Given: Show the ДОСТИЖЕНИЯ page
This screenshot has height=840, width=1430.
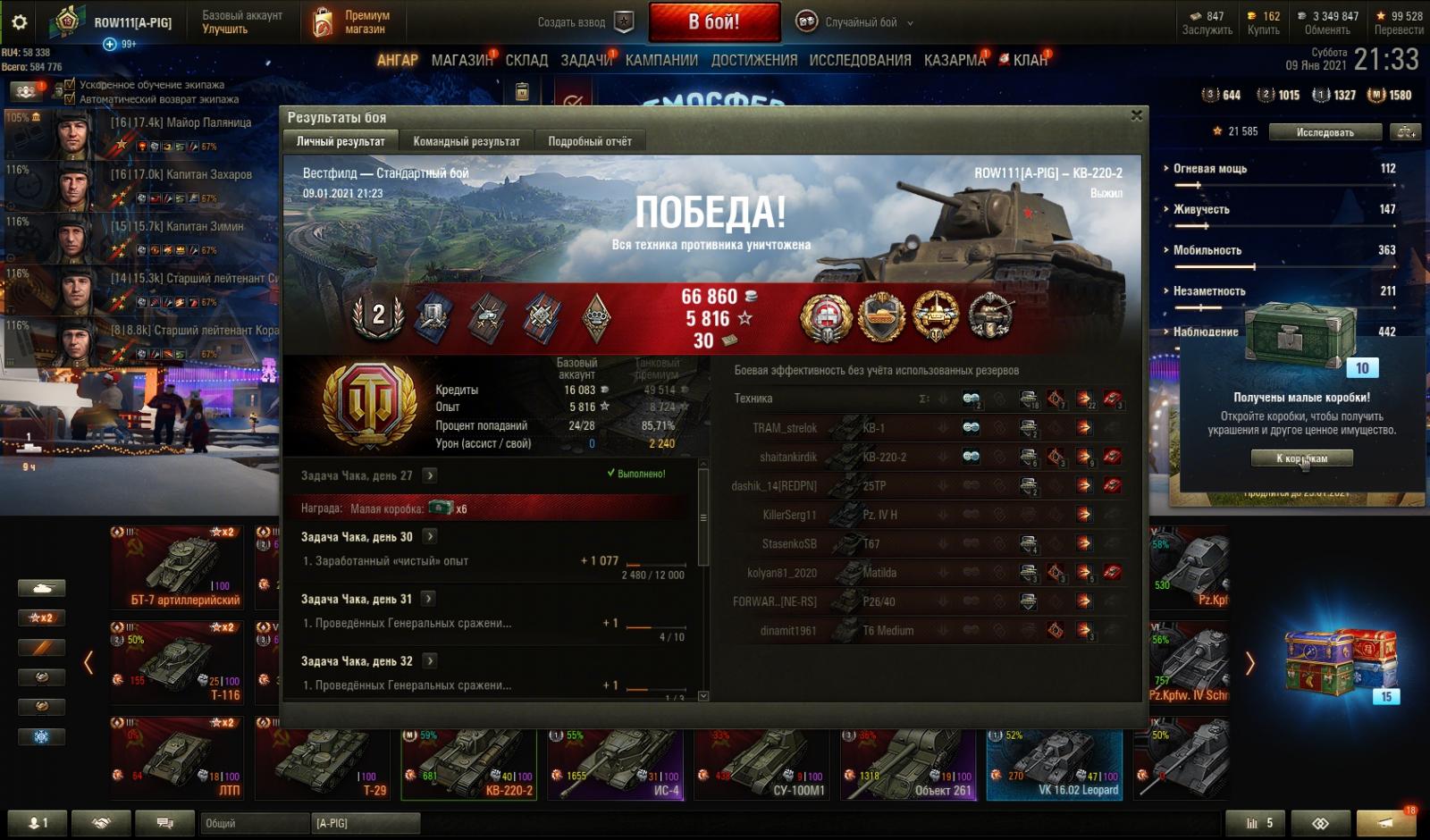Looking at the screenshot, I should click(753, 60).
